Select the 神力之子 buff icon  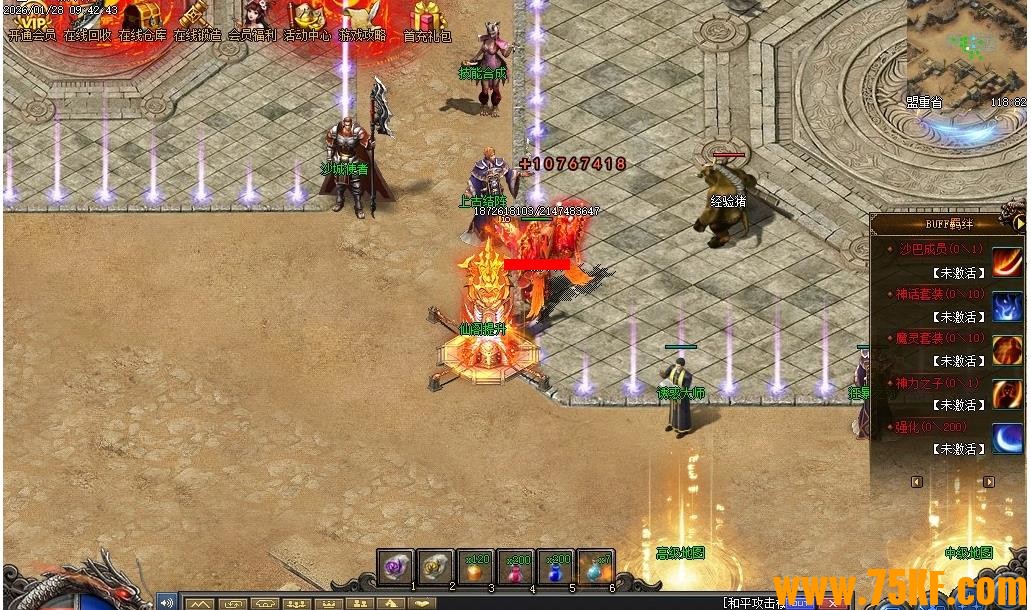[x=1007, y=394]
